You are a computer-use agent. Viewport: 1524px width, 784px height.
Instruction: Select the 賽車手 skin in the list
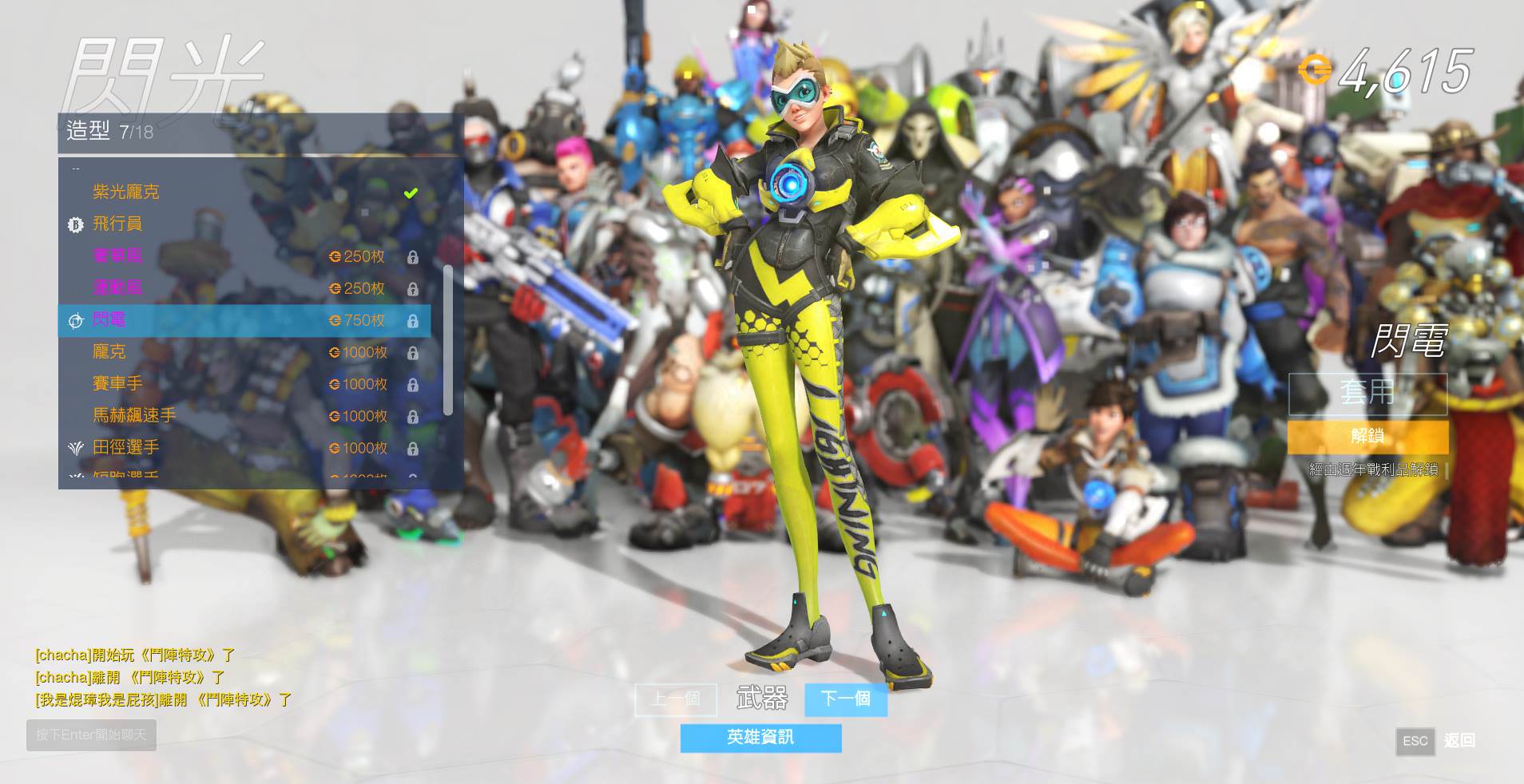[116, 384]
